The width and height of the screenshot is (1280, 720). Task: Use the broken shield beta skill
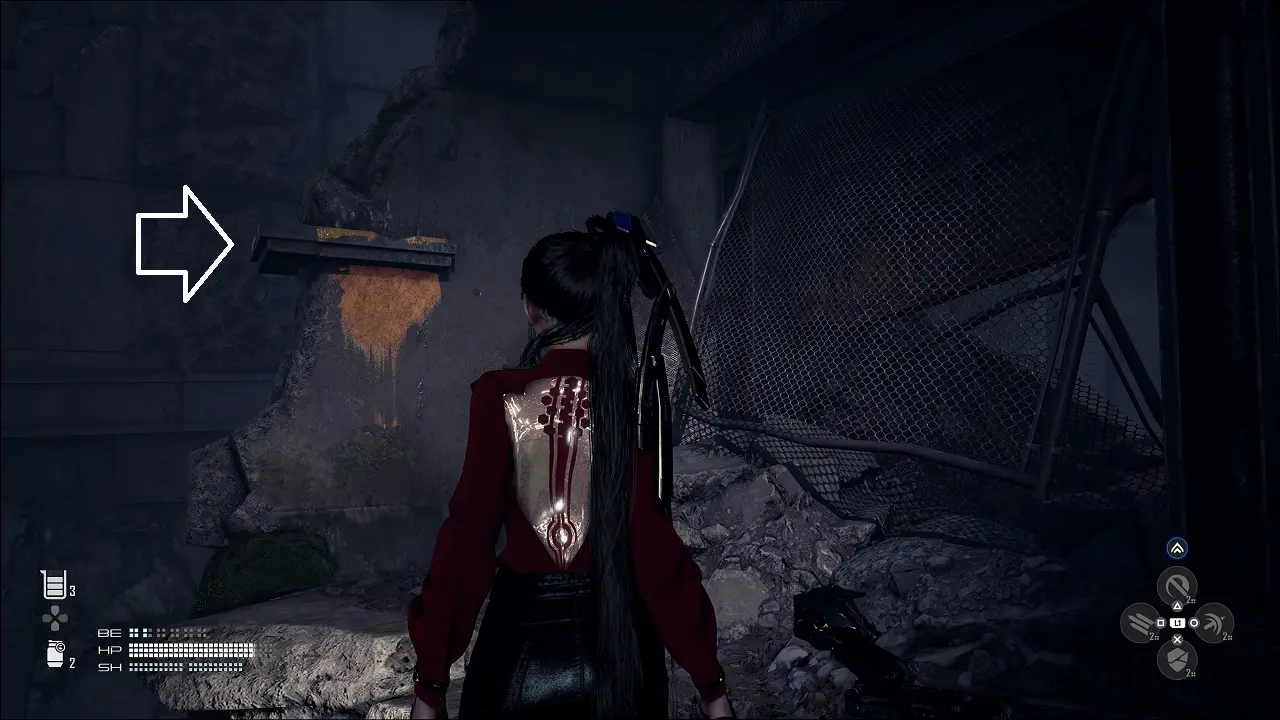(1177, 659)
